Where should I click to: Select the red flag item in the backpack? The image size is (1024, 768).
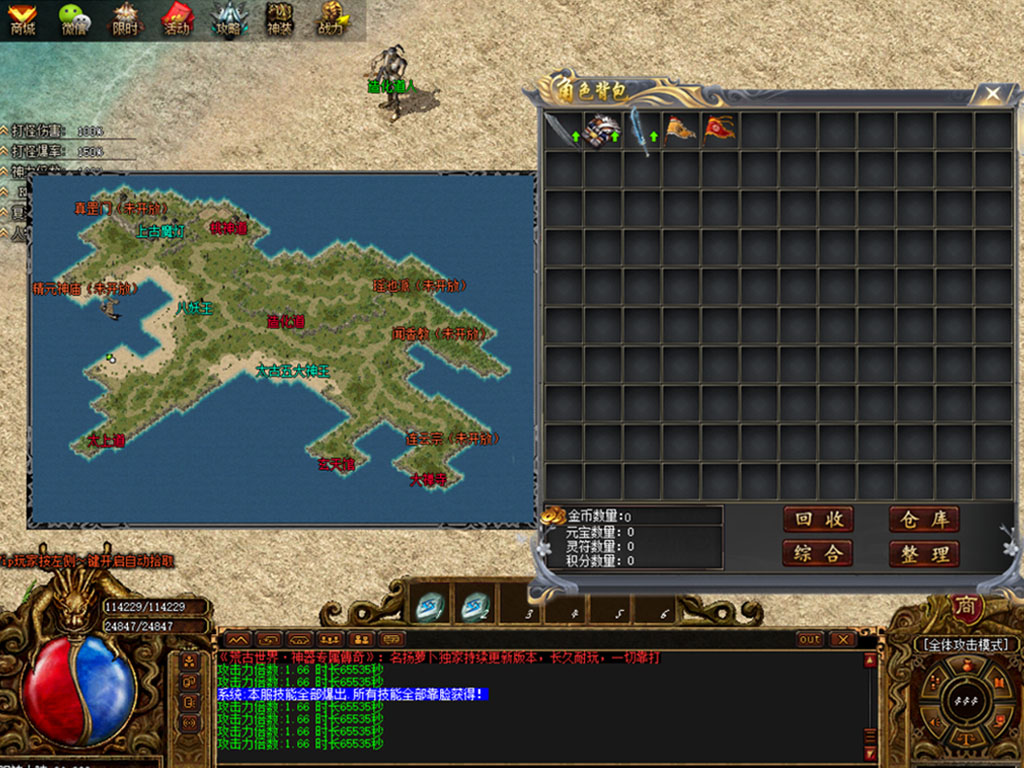click(x=719, y=131)
